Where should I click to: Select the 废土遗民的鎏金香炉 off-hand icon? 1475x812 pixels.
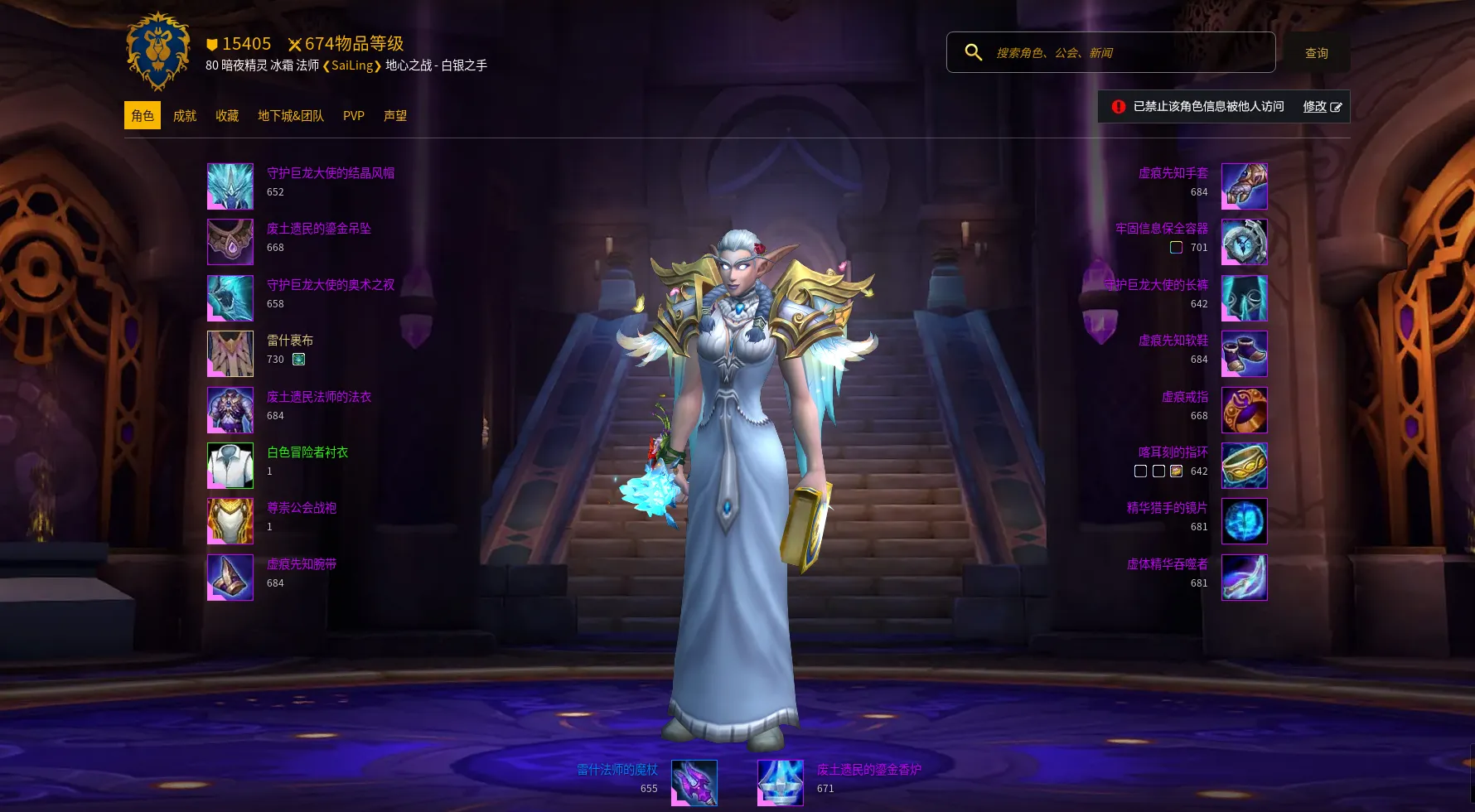(781, 783)
